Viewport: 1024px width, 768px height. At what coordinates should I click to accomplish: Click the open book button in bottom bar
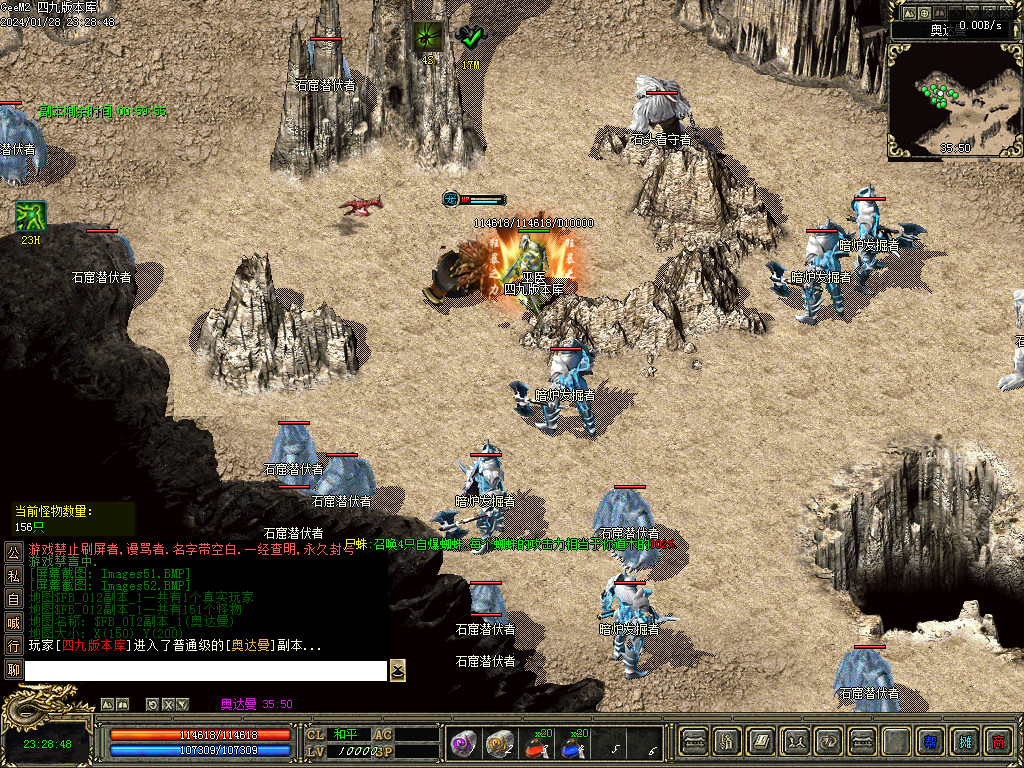coord(761,742)
